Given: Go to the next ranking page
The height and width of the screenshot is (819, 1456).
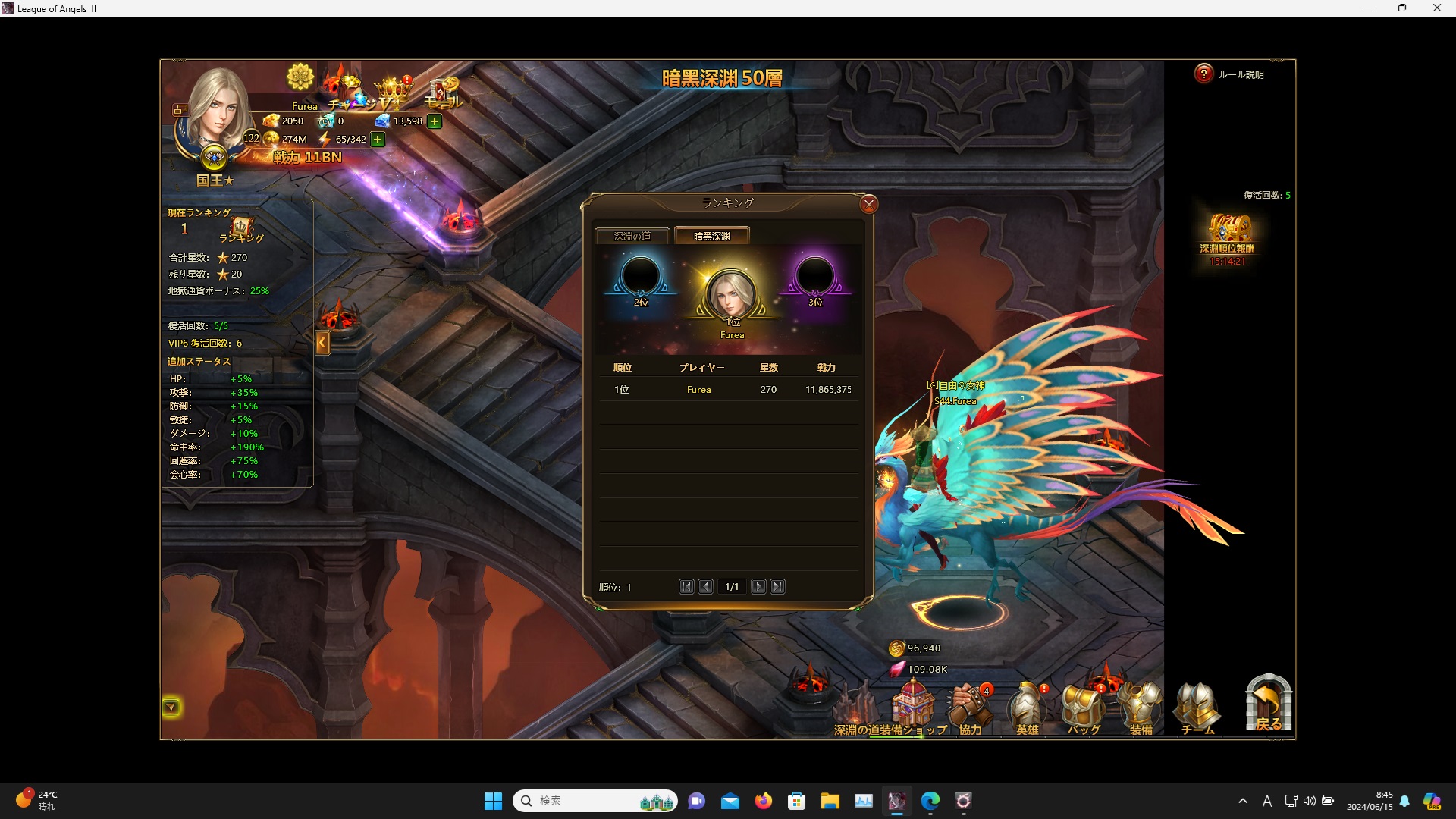Looking at the screenshot, I should (x=758, y=586).
